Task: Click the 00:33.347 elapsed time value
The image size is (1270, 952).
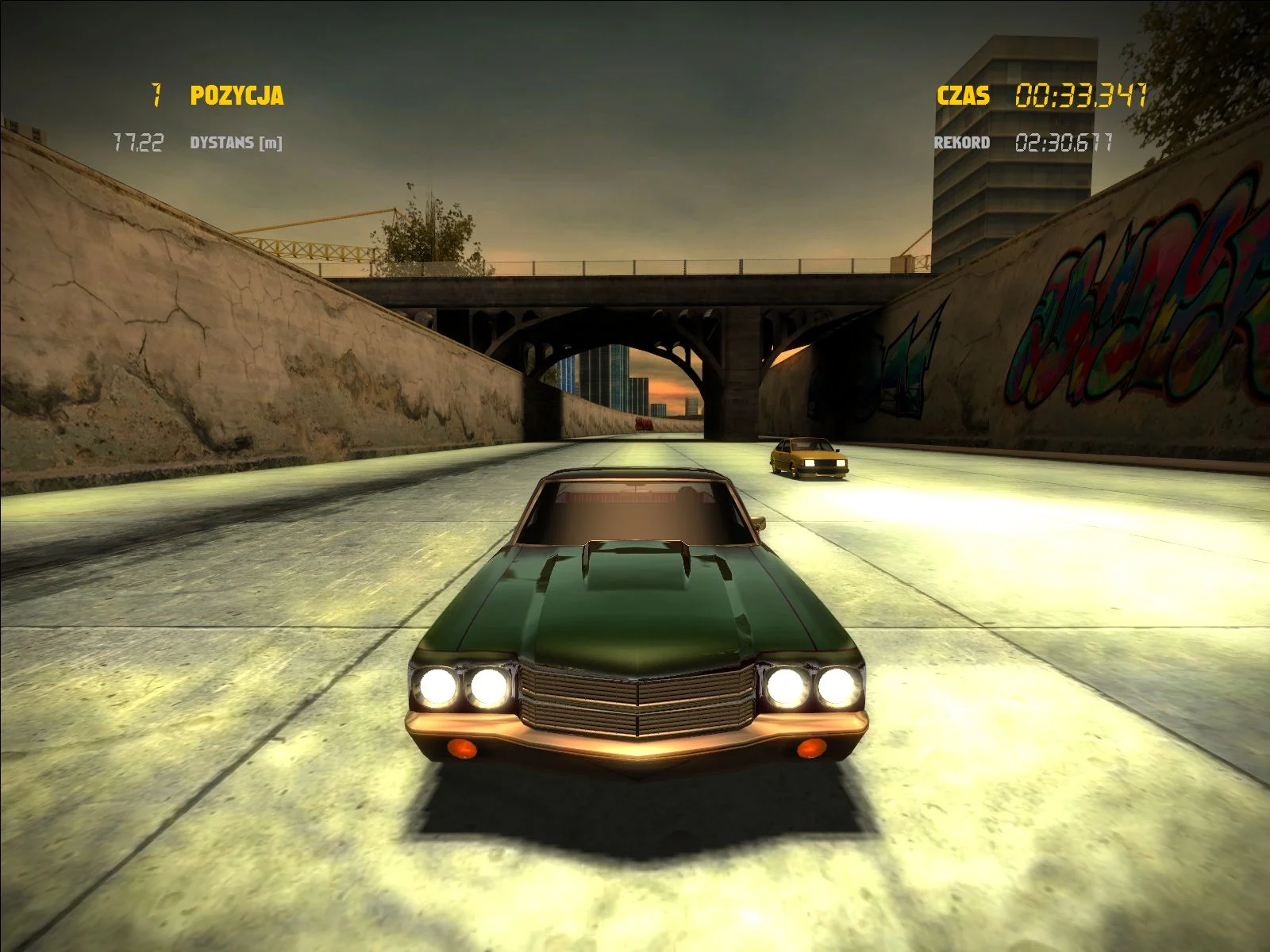Action: [x=1082, y=95]
